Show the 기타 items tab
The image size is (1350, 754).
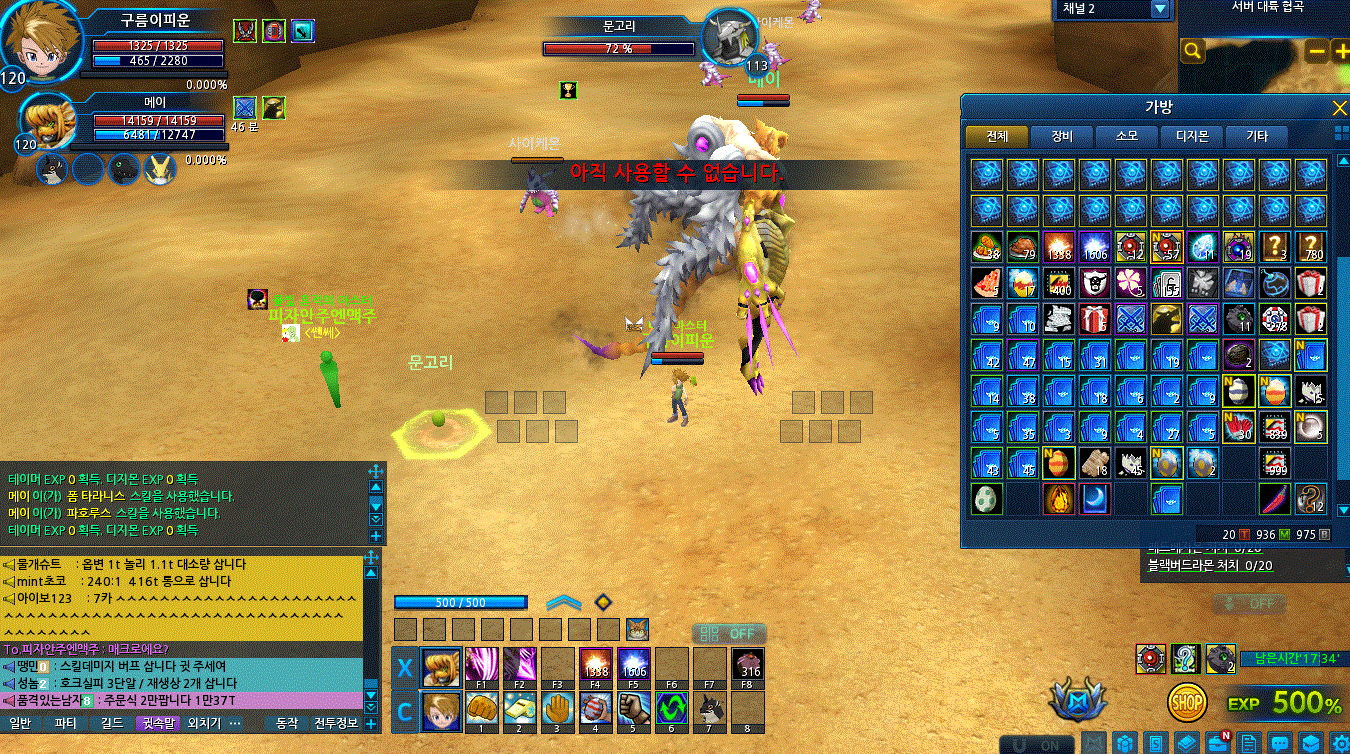coord(1256,136)
